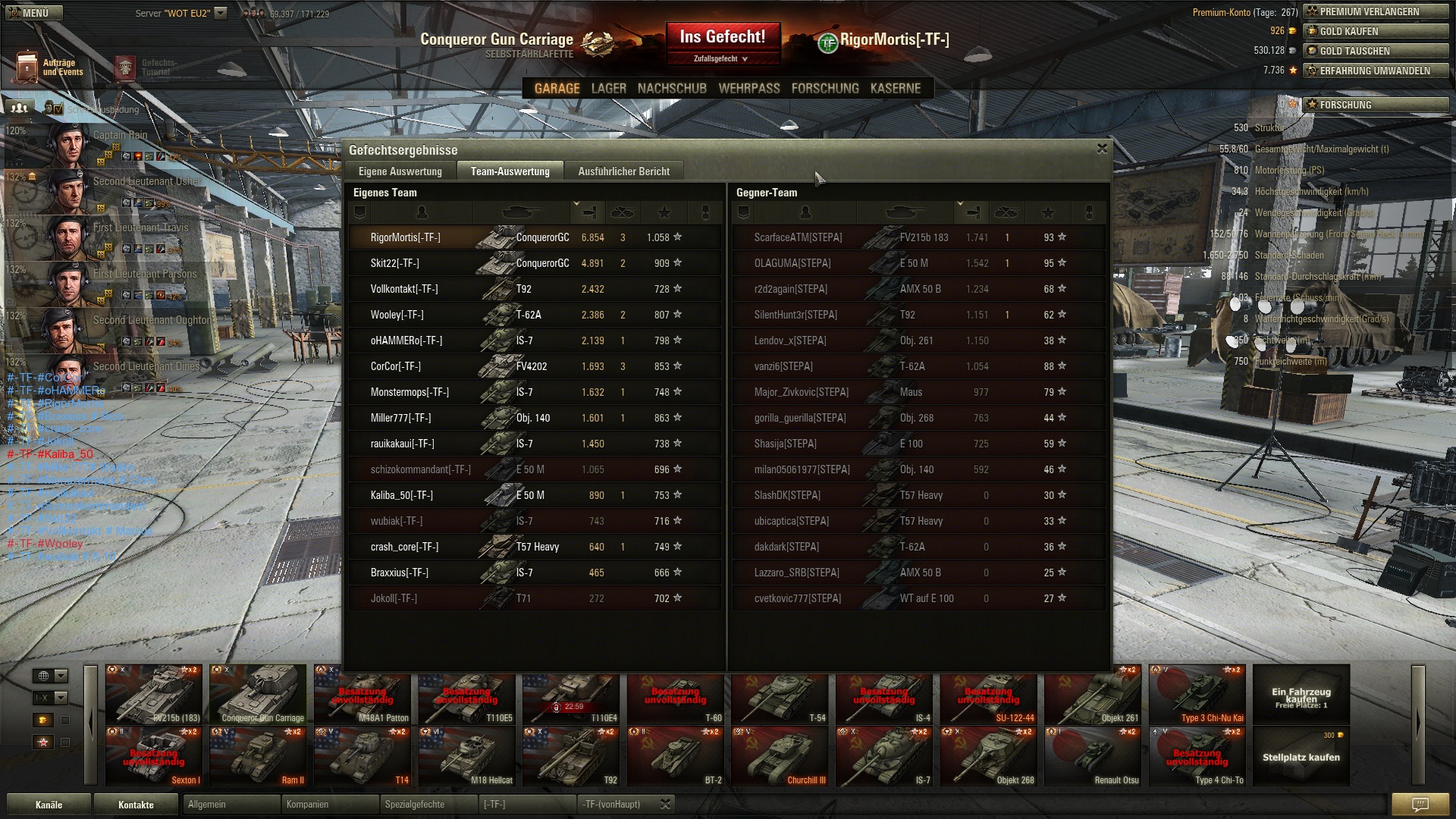This screenshot has height=819, width=1456.
Task: Open the Zufallsgefecht battle type dropdown
Action: [x=720, y=59]
